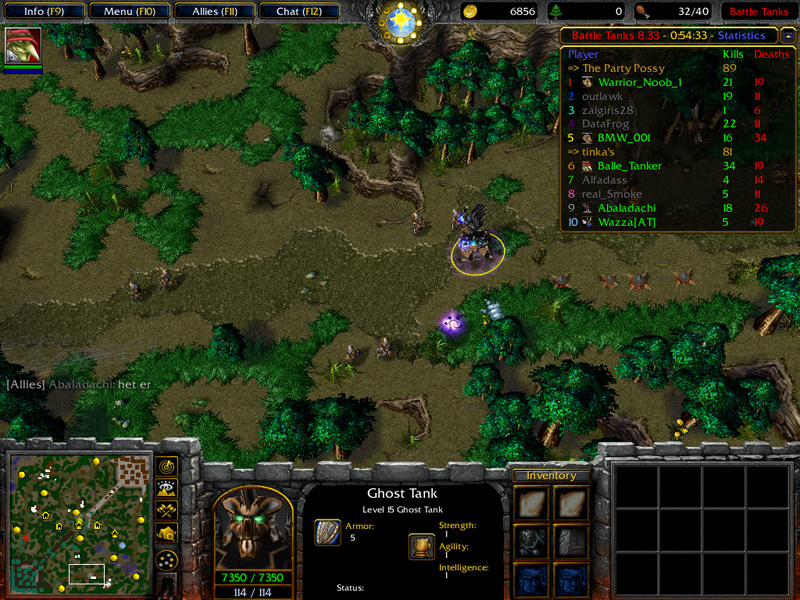Toggle minimap terrain display with the eye icon
Viewport: 800px width, 600px height.
point(167,489)
